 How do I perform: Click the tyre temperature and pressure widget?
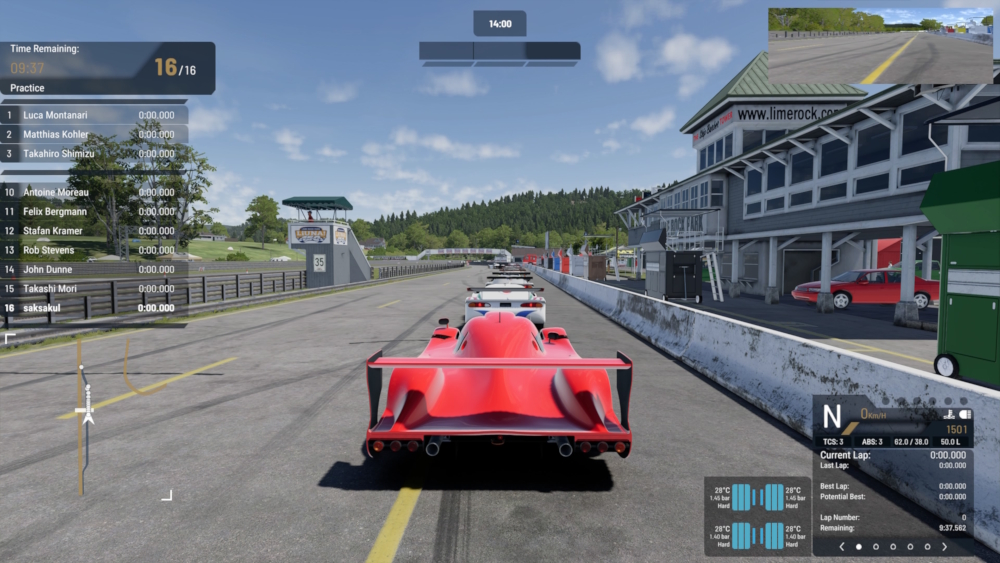point(757,516)
